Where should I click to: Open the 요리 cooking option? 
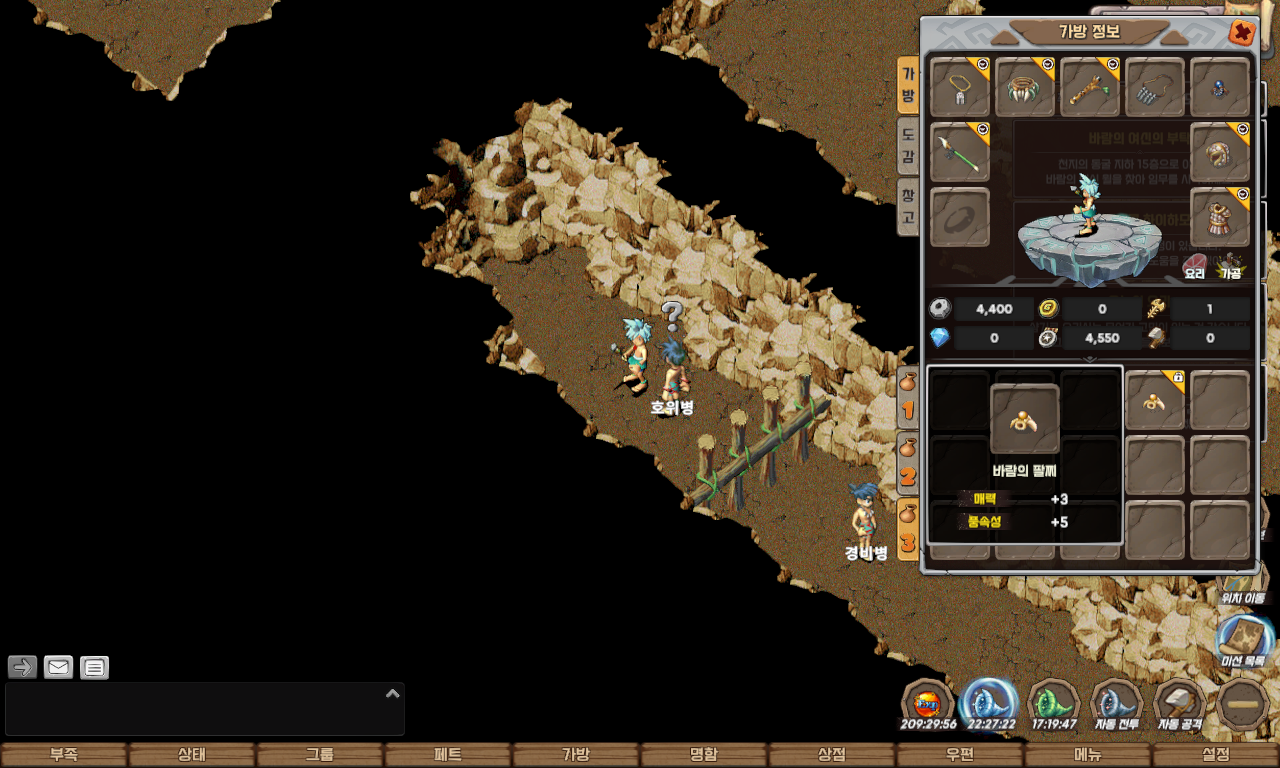(1195, 265)
